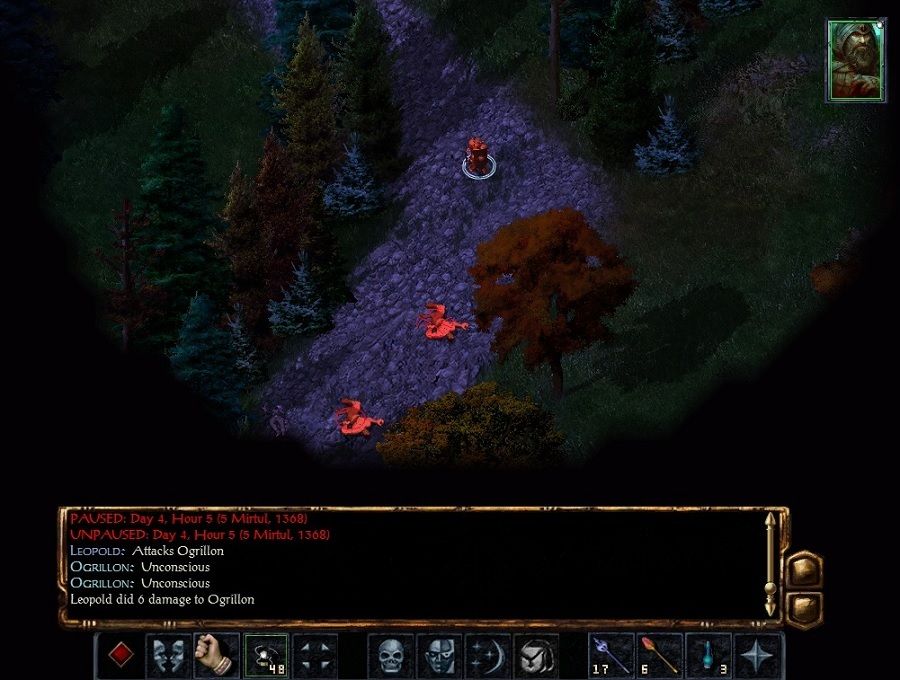Activate the skull icon ability
The image size is (900, 680).
[x=390, y=655]
